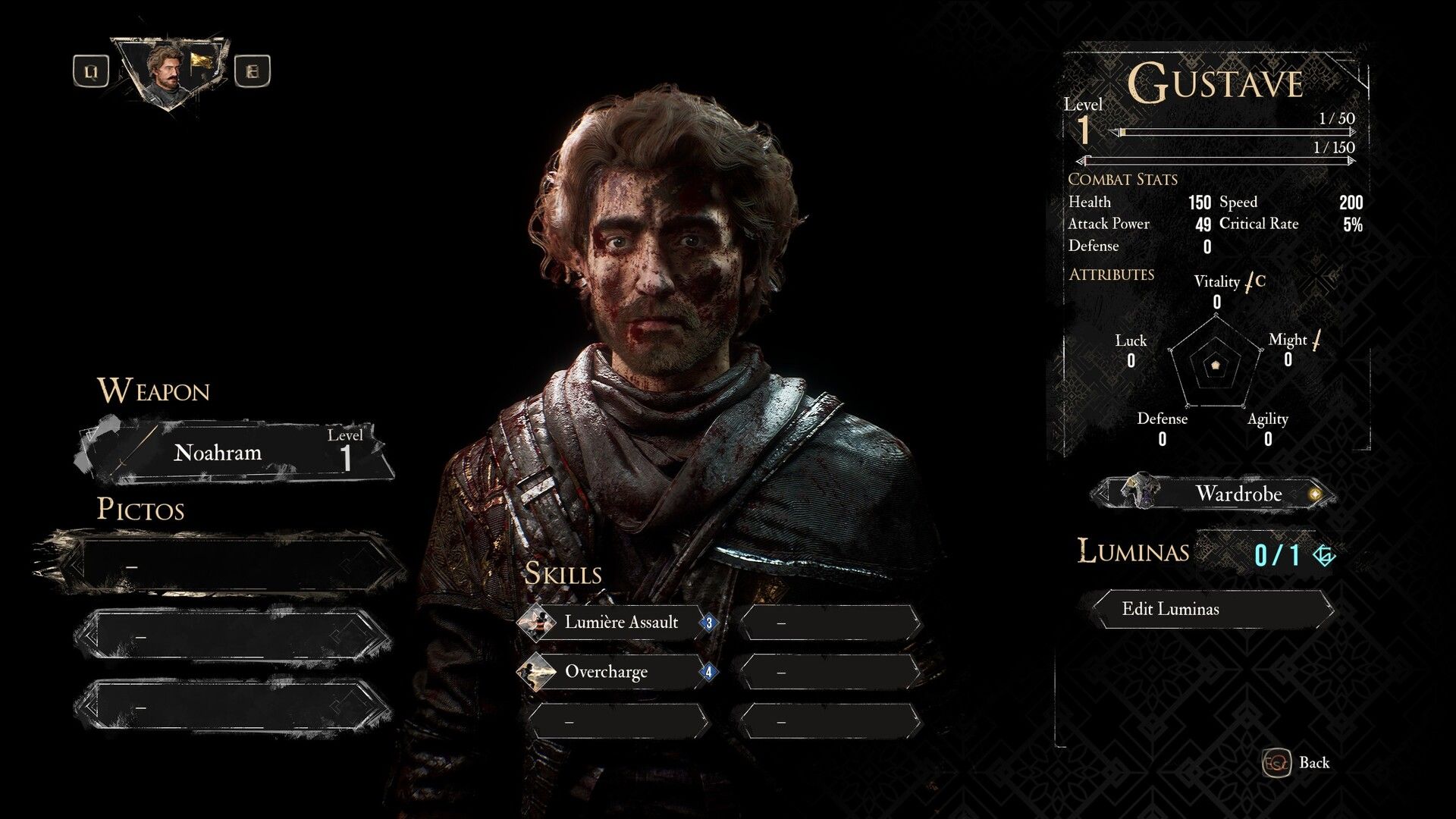The width and height of the screenshot is (1456, 819).
Task: Select the Noahram weapon slot
Action: click(x=235, y=453)
